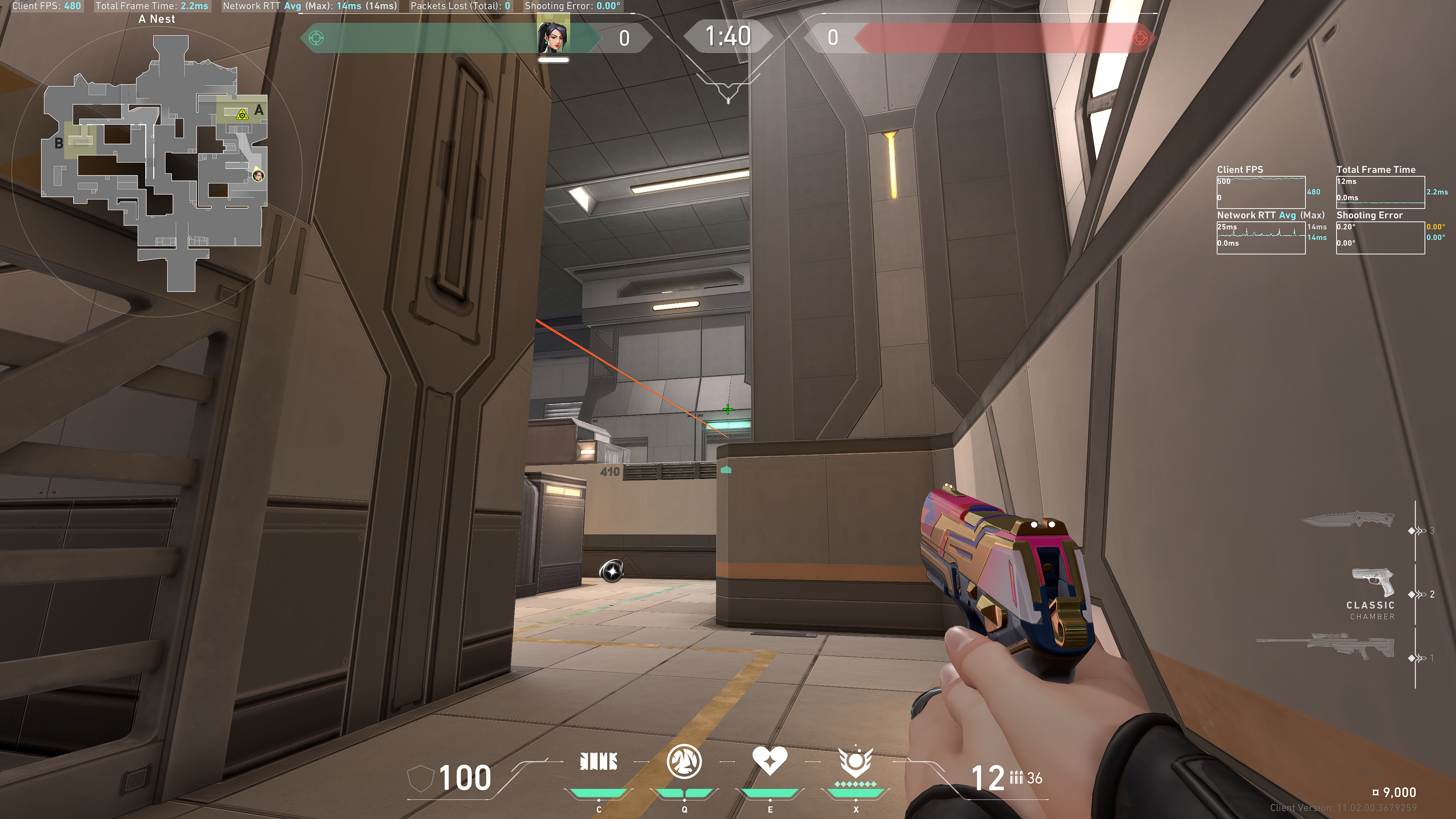Click the Client FPS performance graph
Viewport: 1456px width, 819px height.
coord(1260,192)
